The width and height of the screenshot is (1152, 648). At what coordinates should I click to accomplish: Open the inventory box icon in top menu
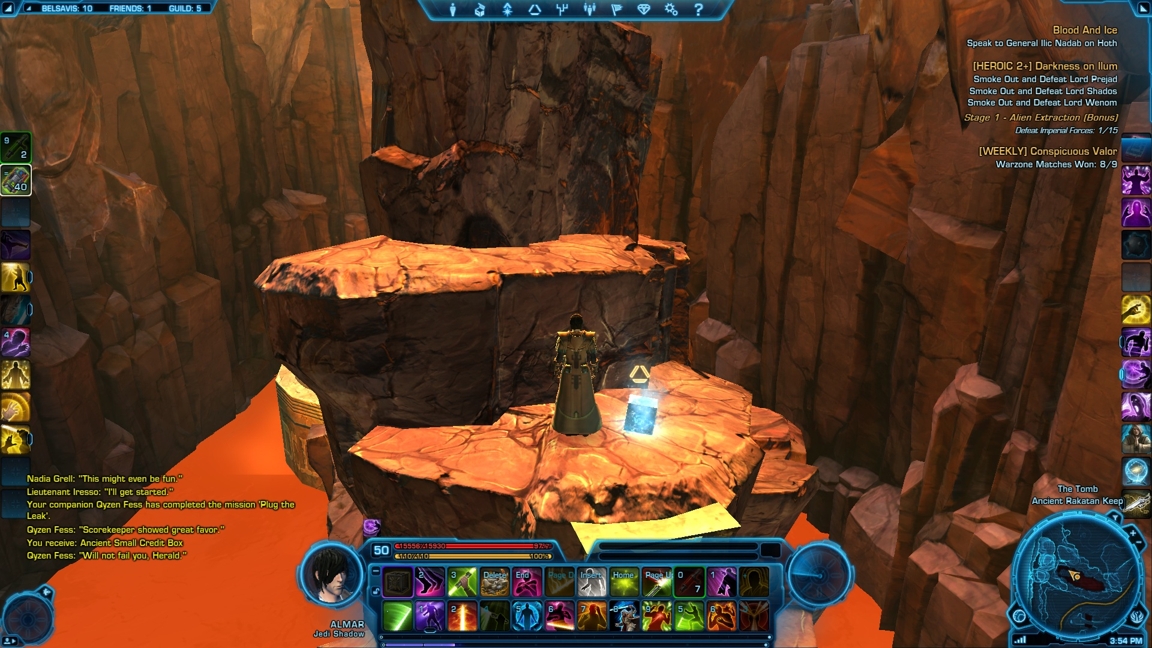click(x=480, y=10)
